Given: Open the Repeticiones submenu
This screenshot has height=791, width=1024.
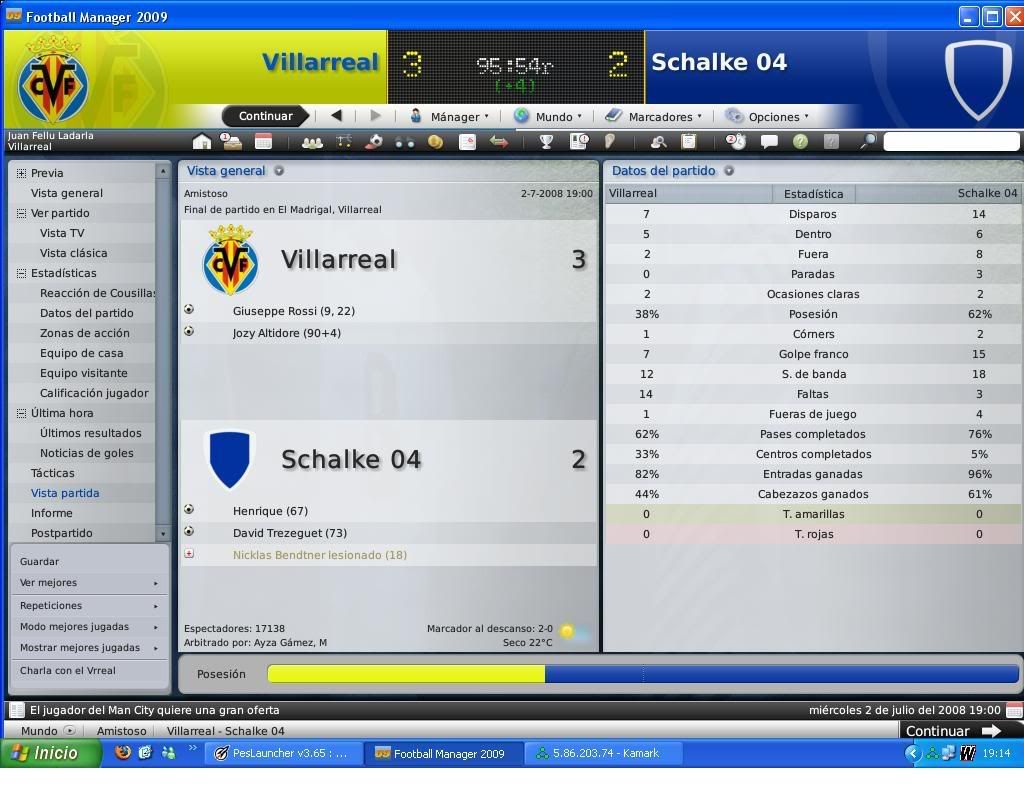Looking at the screenshot, I should coord(51,606).
